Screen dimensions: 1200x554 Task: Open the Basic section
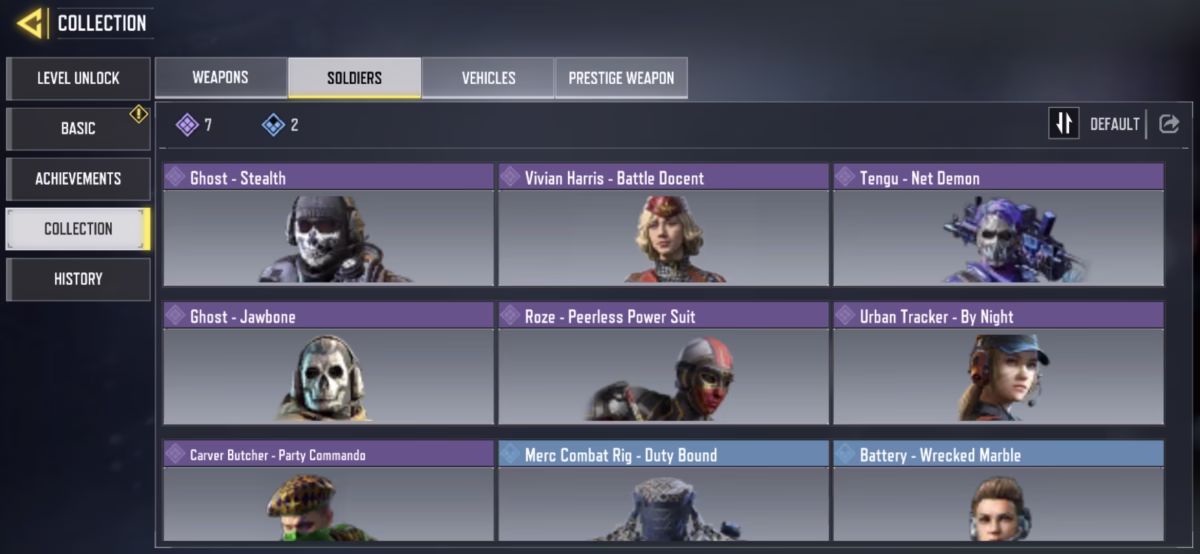pos(78,128)
